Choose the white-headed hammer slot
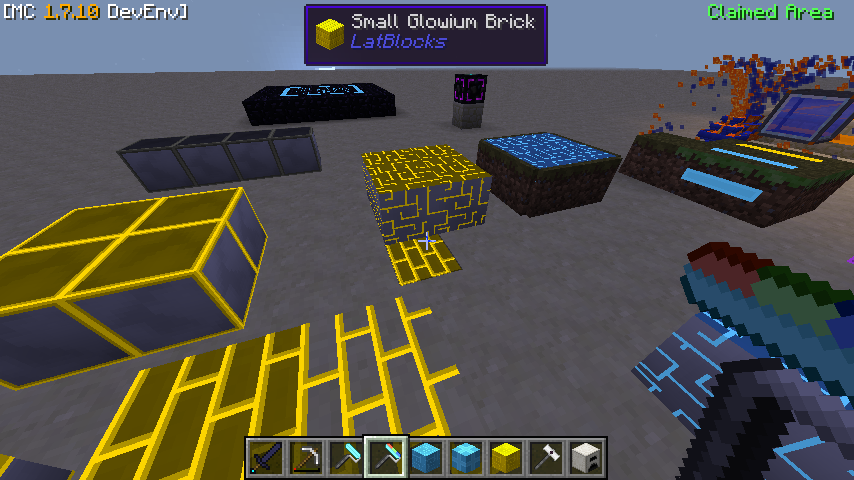This screenshot has height=480, width=854. tap(545, 459)
